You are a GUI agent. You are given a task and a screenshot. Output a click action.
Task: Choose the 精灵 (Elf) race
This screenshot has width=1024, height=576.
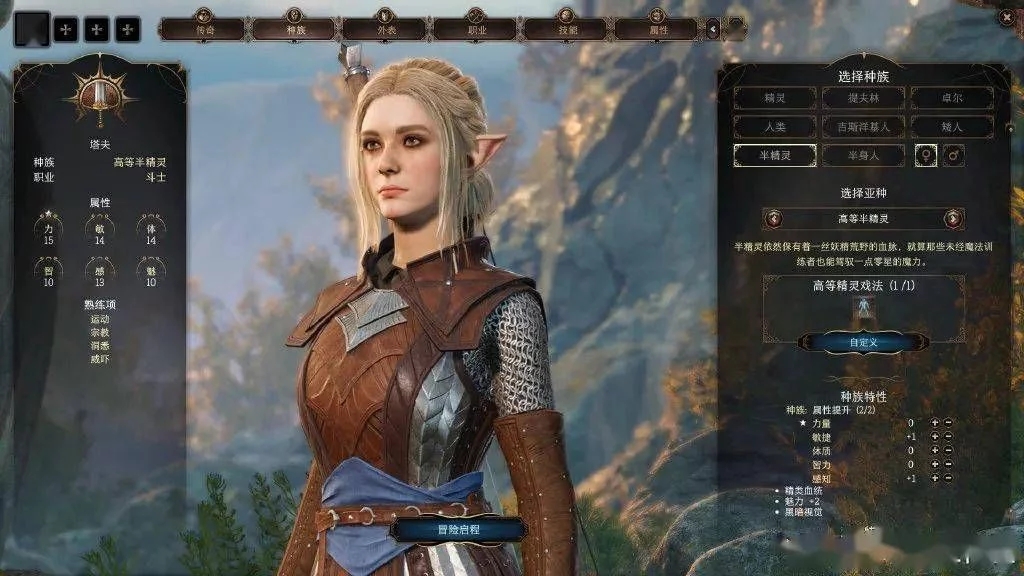coord(775,98)
